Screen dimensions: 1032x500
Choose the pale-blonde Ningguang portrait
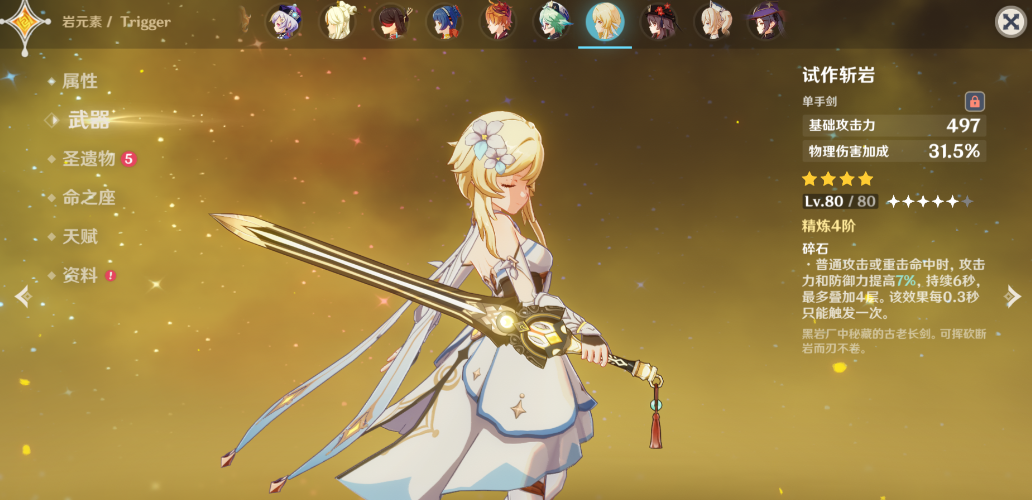point(338,22)
